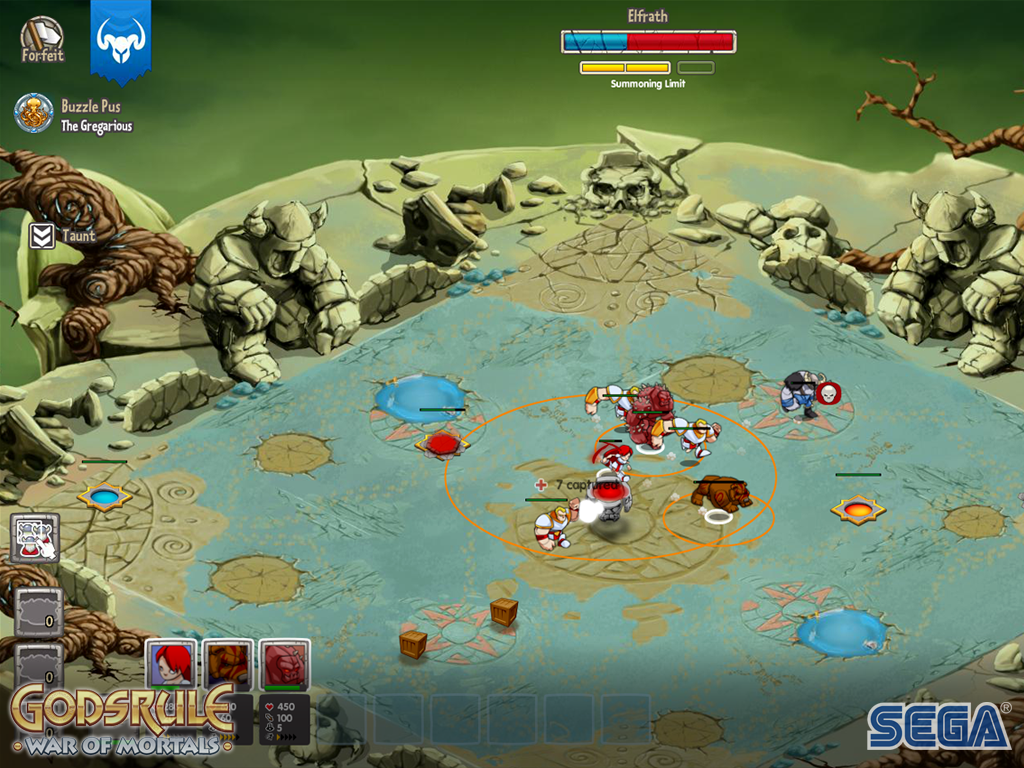This screenshot has width=1024, height=768.
Task: Open the blue horned-helmet faction banner
Action: (x=121, y=40)
